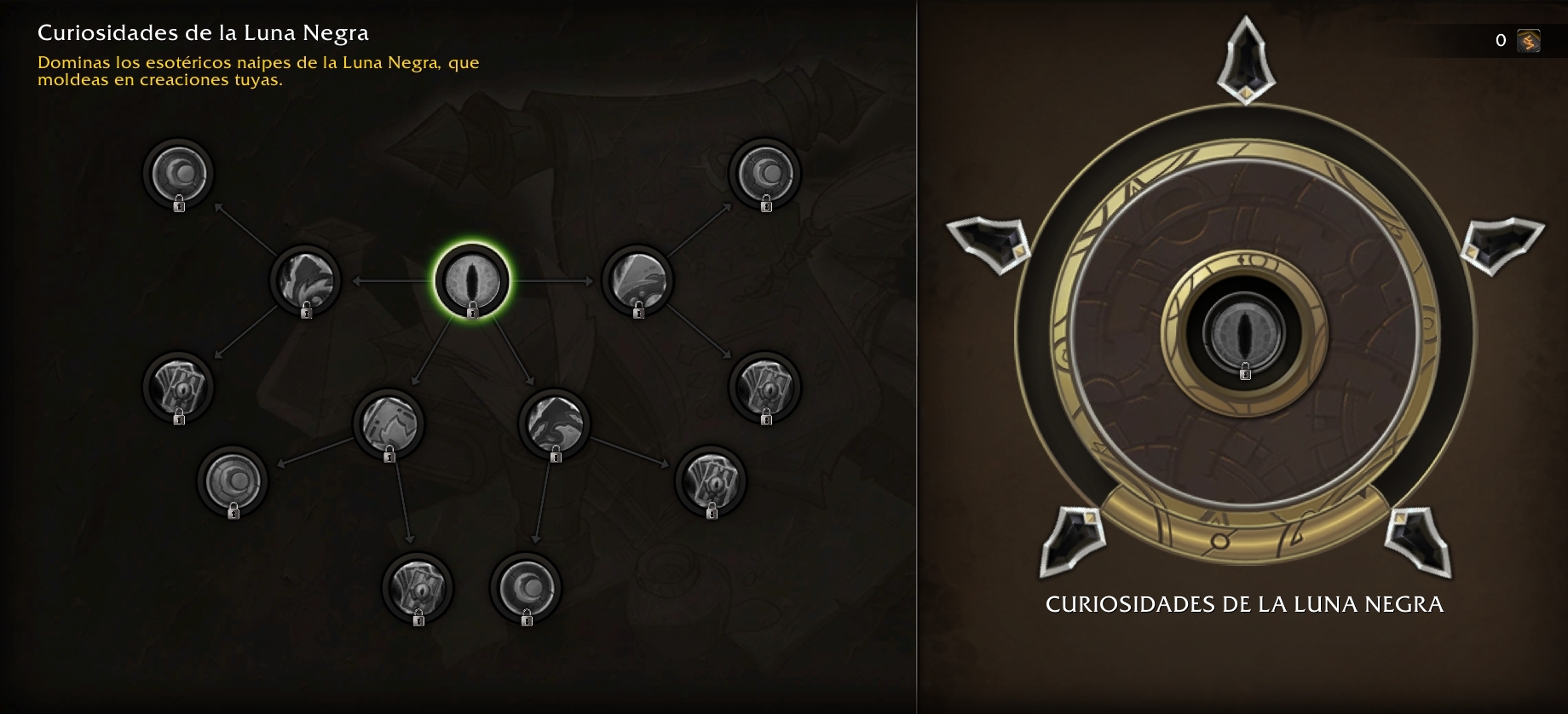The width and height of the screenshot is (1568, 714).
Task: Select the locked serpent-icon specialization node
Action: [x=555, y=423]
